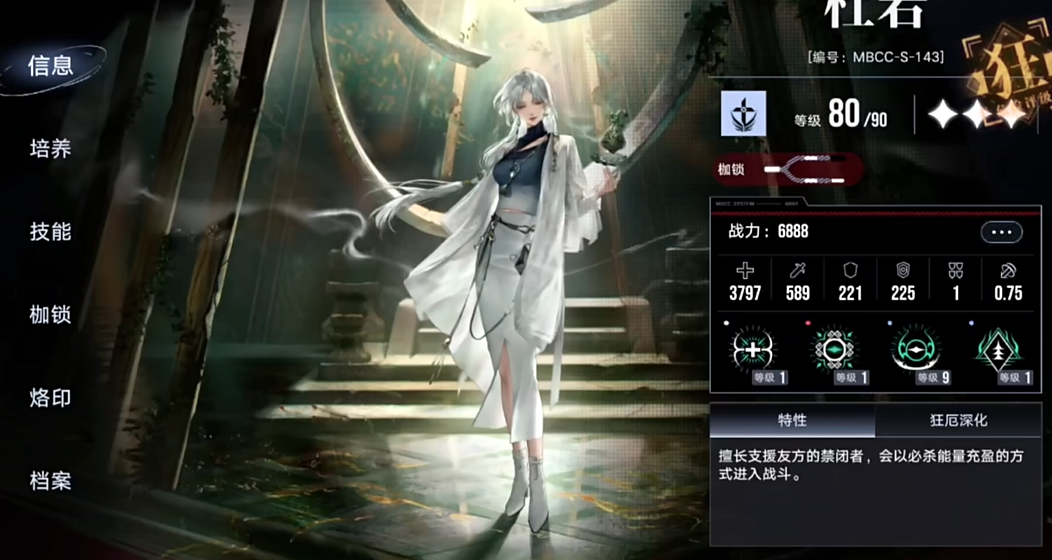The width and height of the screenshot is (1052, 560).
Task: Select the level 9 skill icon
Action: point(915,349)
